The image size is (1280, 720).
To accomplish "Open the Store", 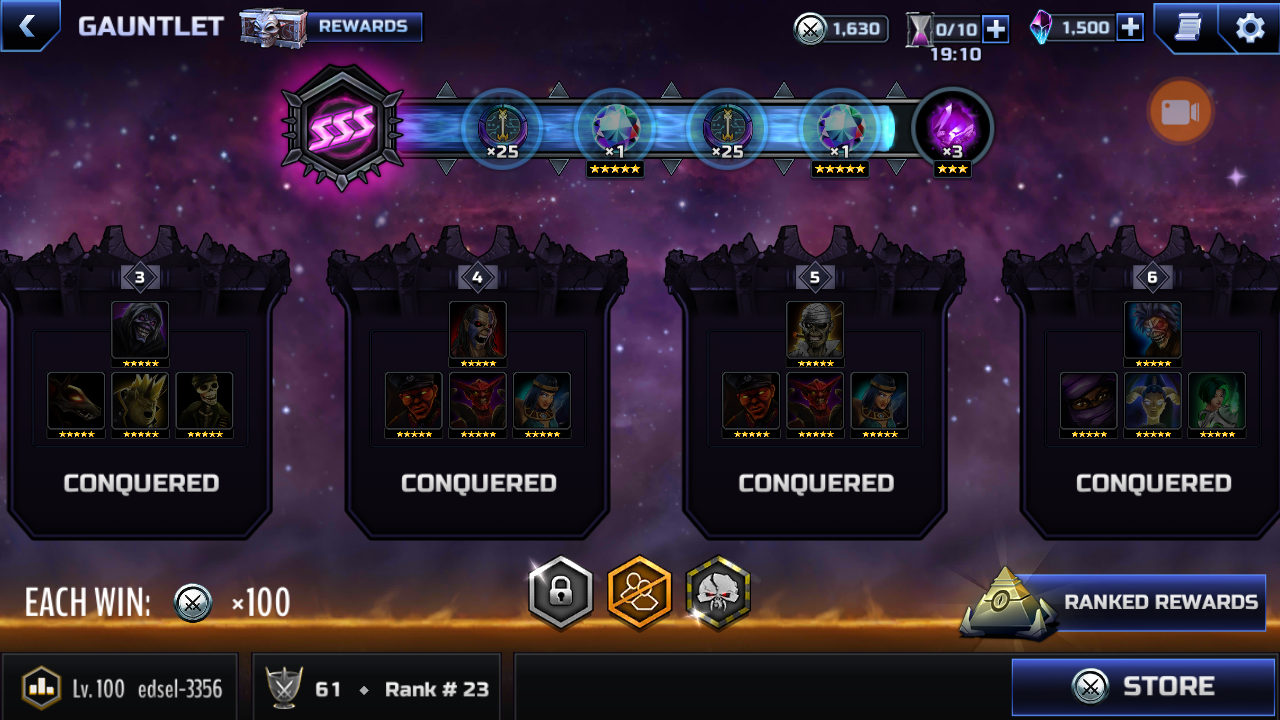I will coord(1143,686).
